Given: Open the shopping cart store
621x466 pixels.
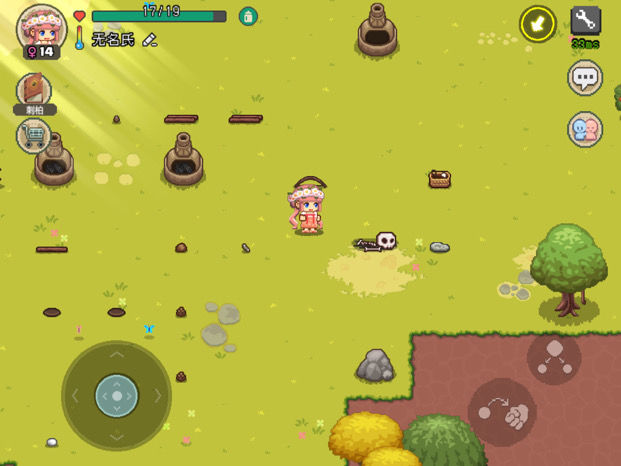Looking at the screenshot, I should [x=33, y=135].
